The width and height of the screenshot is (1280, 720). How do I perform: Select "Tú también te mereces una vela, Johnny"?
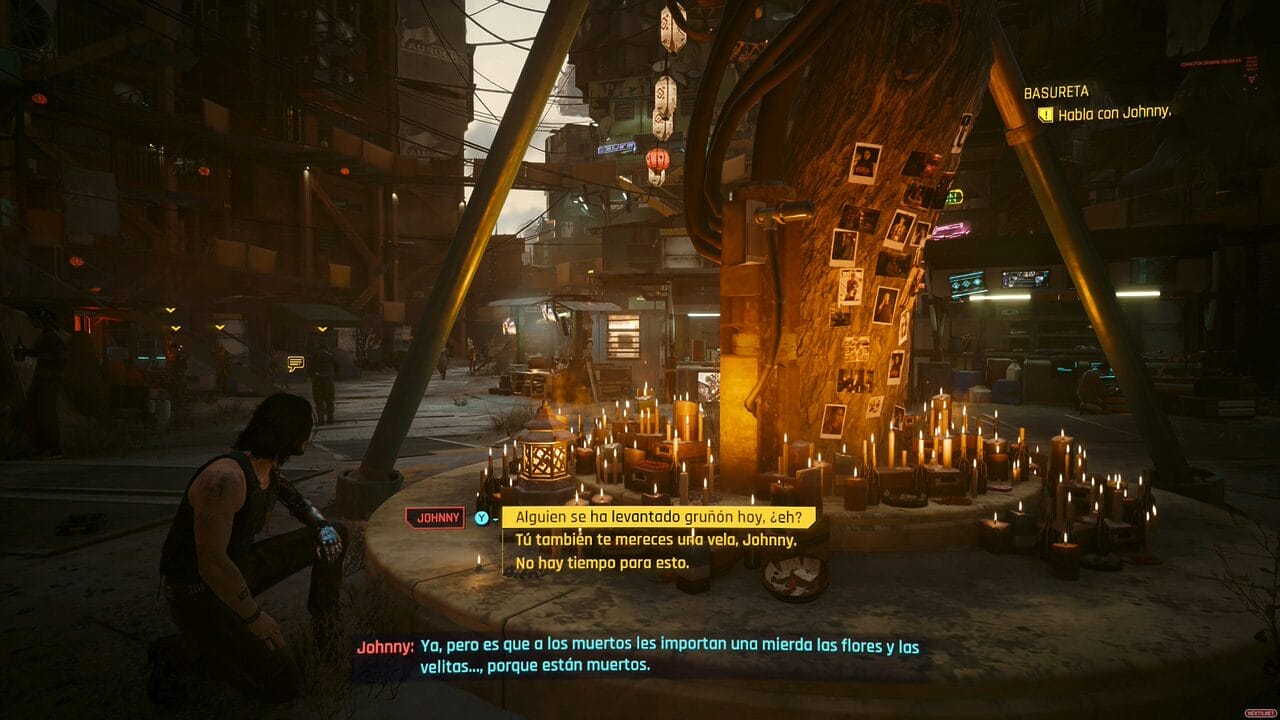coord(655,540)
